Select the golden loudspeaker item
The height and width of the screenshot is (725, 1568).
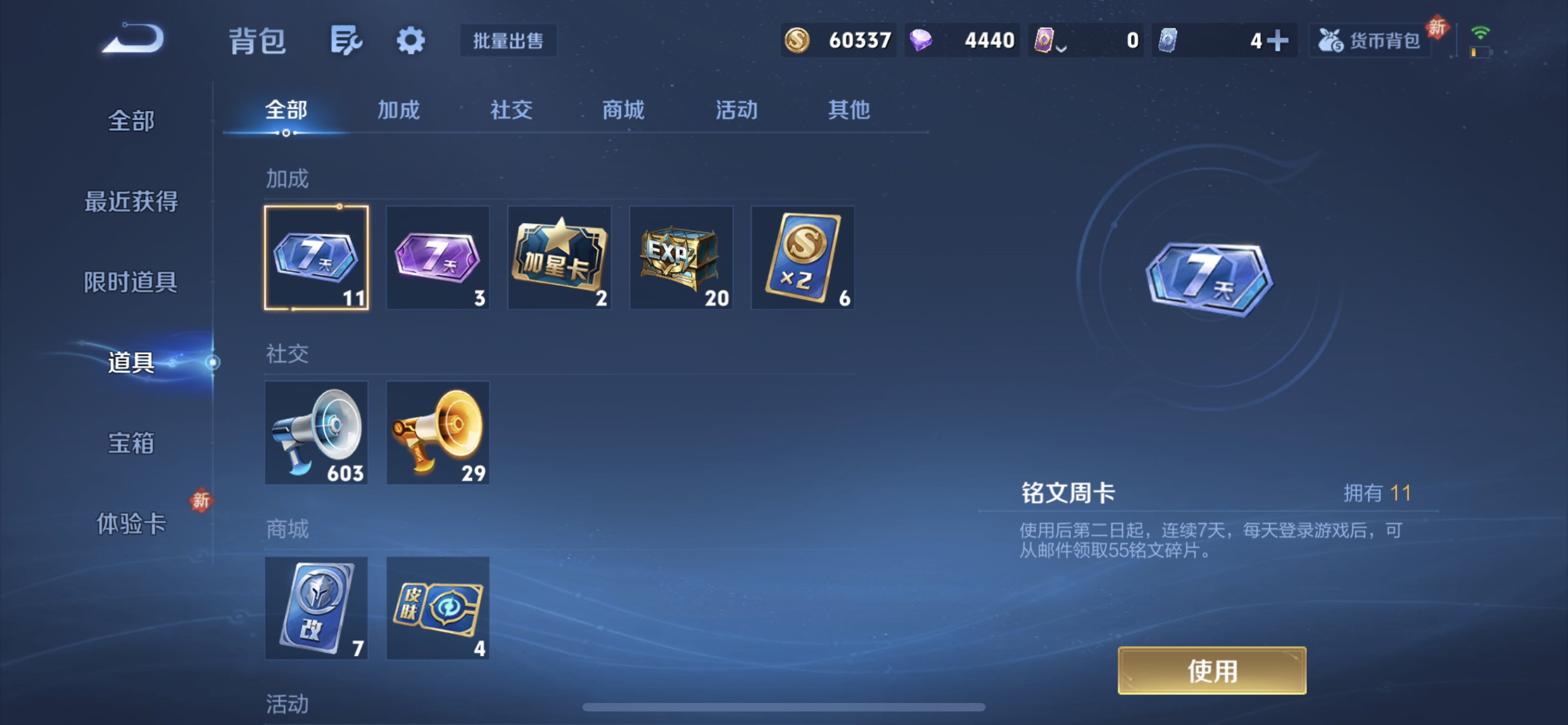[x=437, y=433]
